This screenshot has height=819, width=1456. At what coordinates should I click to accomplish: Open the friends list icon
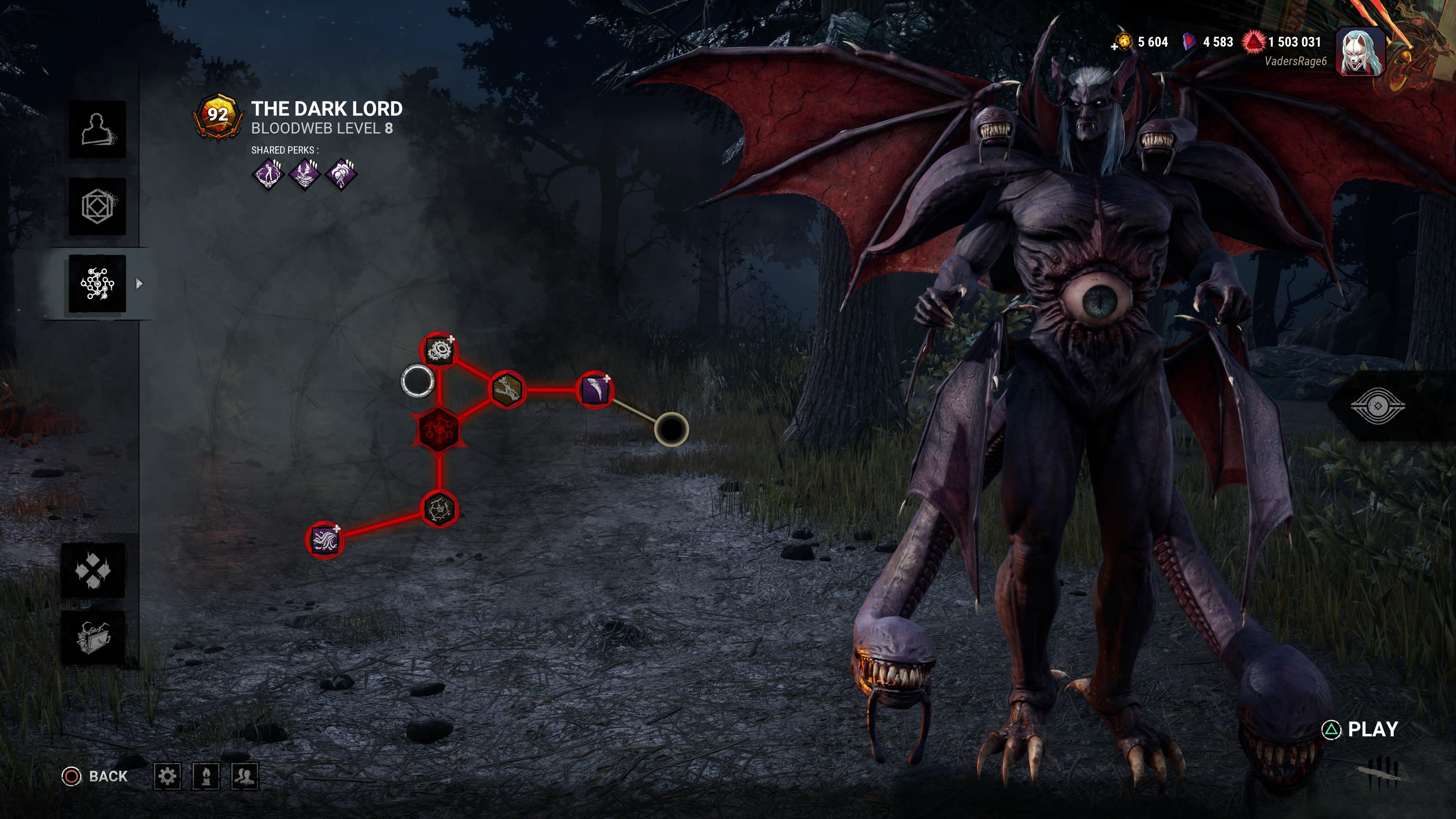click(245, 776)
